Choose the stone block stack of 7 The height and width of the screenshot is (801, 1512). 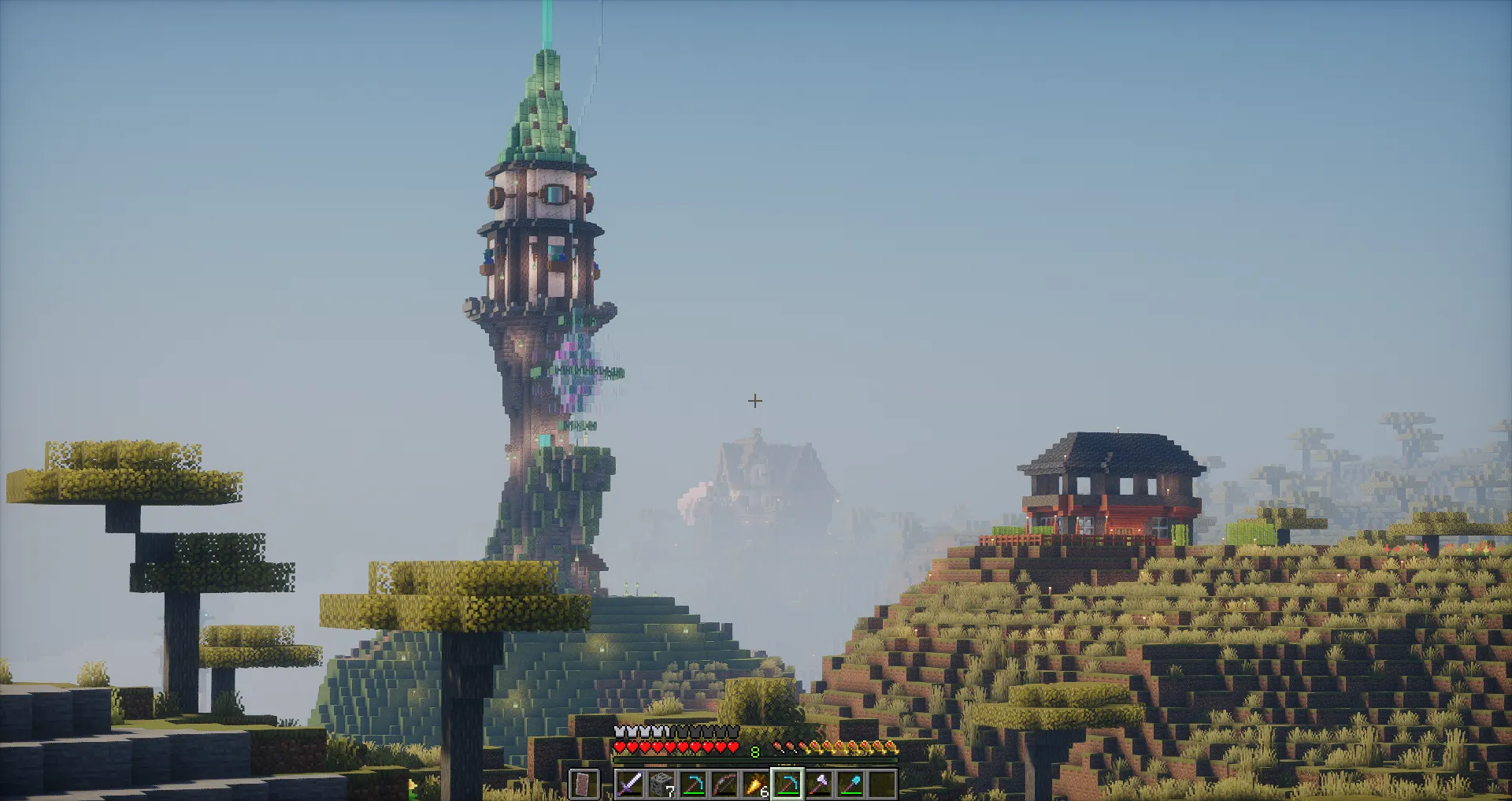661,784
